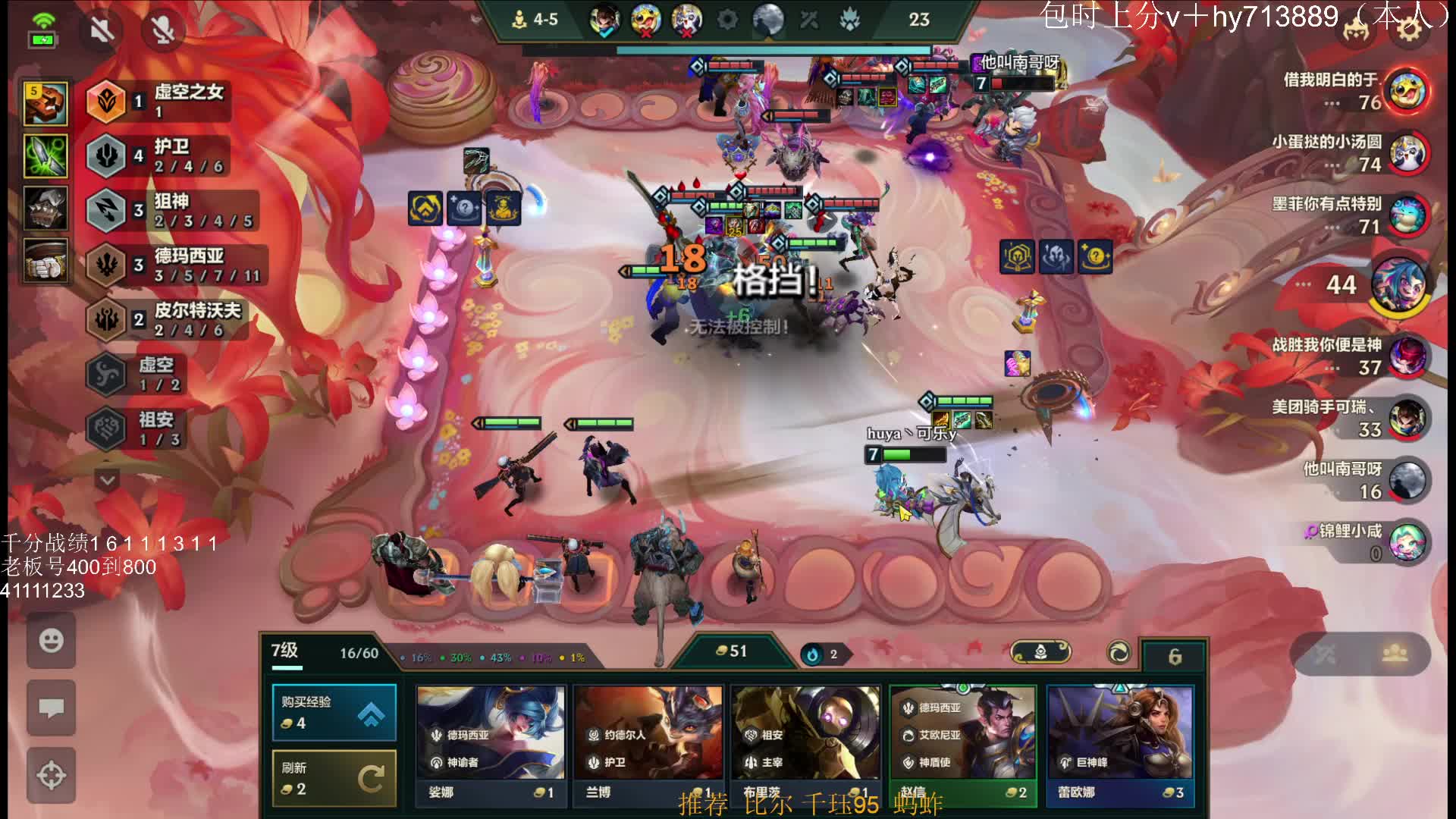Buy experience with the 购买经验 button
The height and width of the screenshot is (819, 1456).
pyautogui.click(x=334, y=712)
